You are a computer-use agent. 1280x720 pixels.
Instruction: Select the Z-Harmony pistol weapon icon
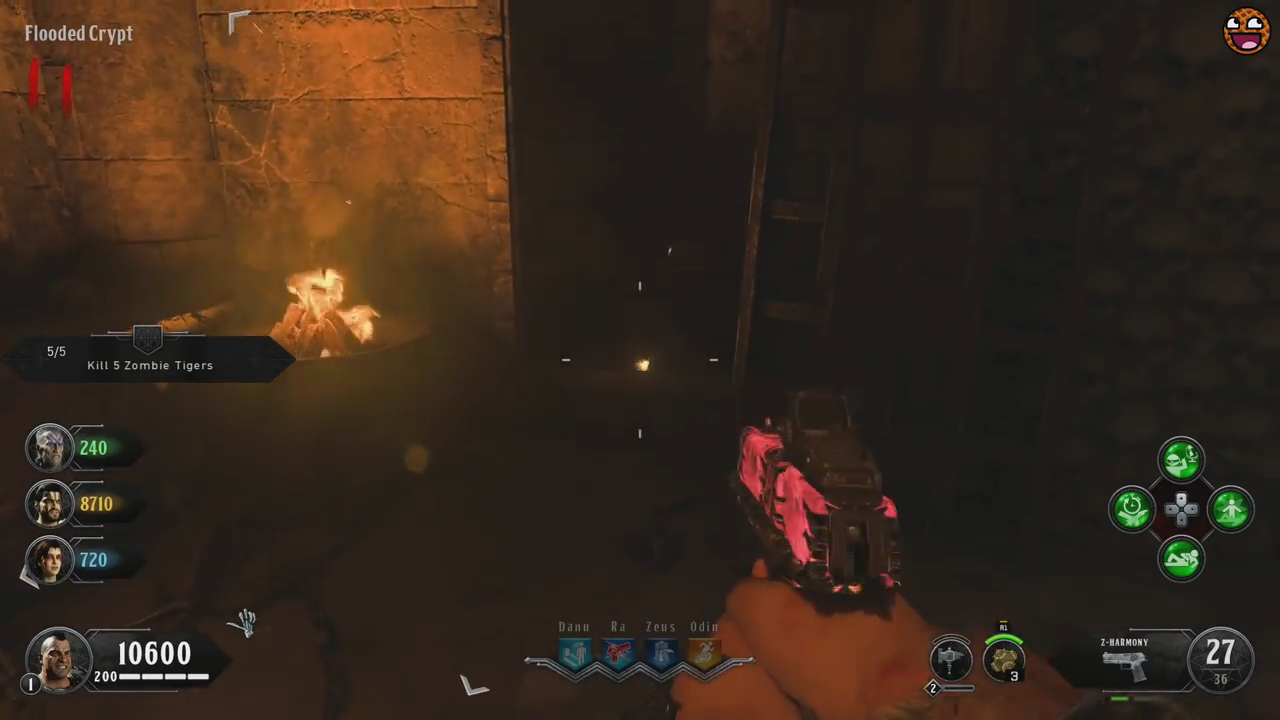[x=1124, y=665]
